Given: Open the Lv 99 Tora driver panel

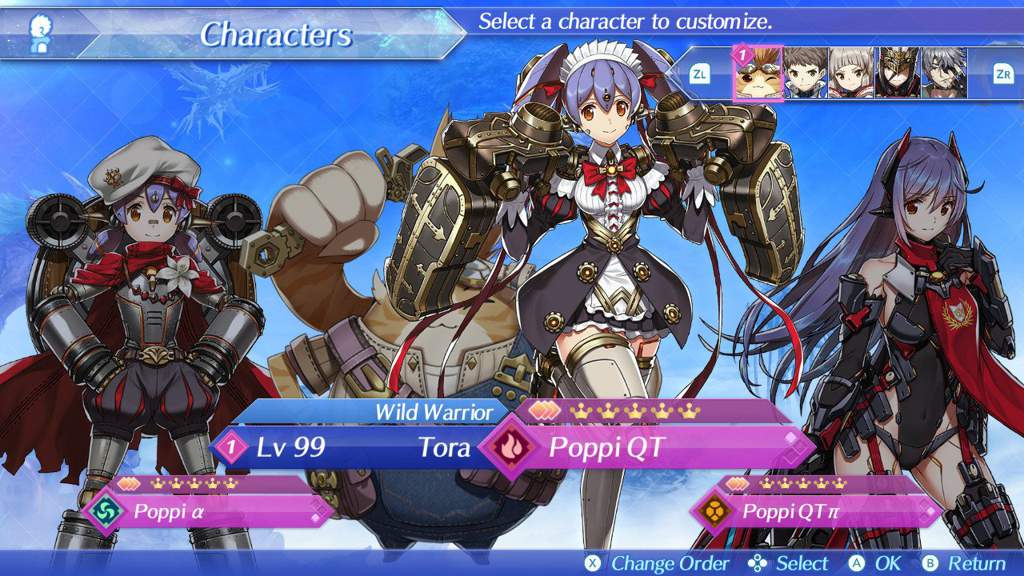Looking at the screenshot, I should click(x=345, y=447).
